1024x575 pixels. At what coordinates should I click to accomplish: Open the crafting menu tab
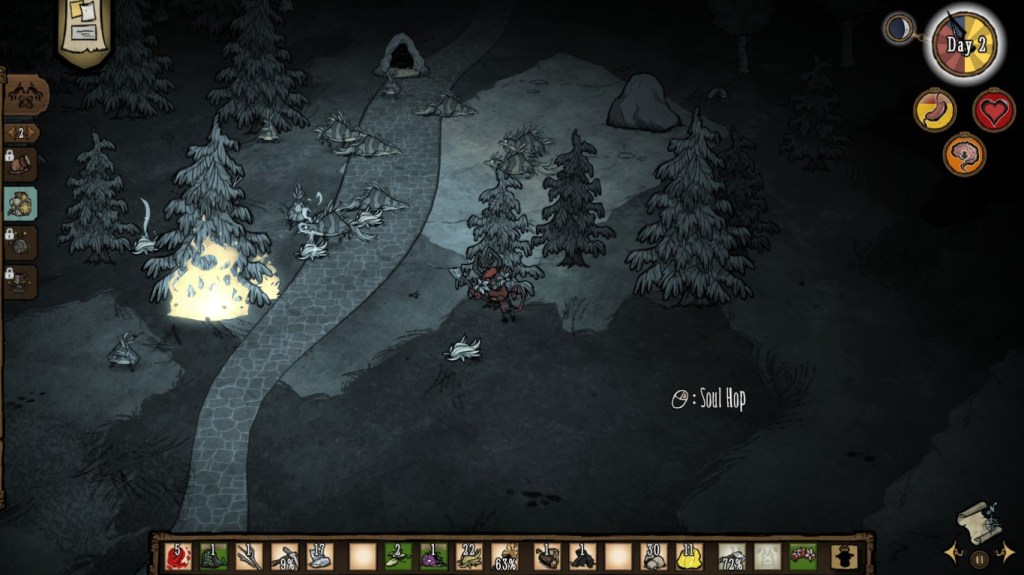click(x=26, y=96)
